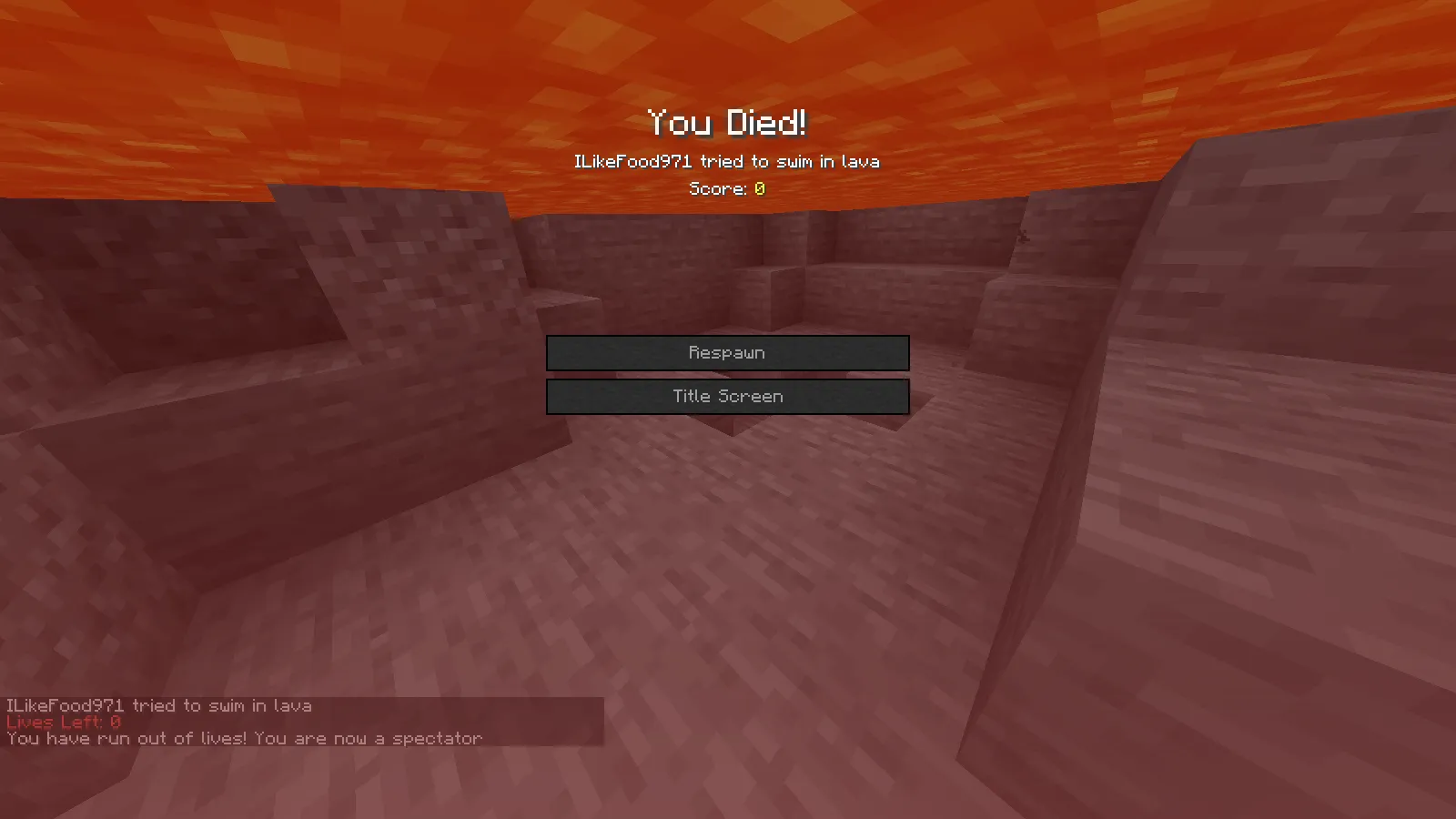Screen dimensions: 1456x819
Task: Click the Title Screen button
Action: coord(728,396)
